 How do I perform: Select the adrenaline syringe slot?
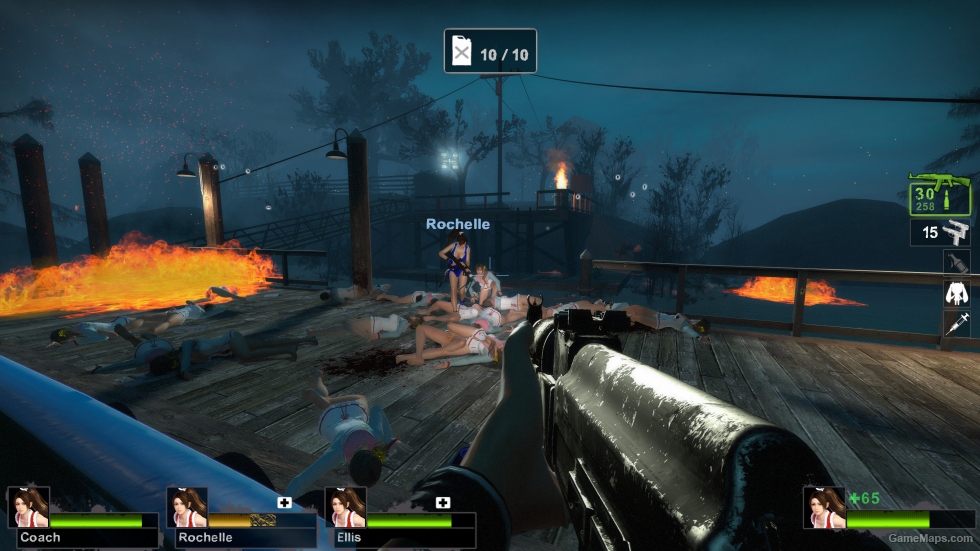click(x=957, y=323)
